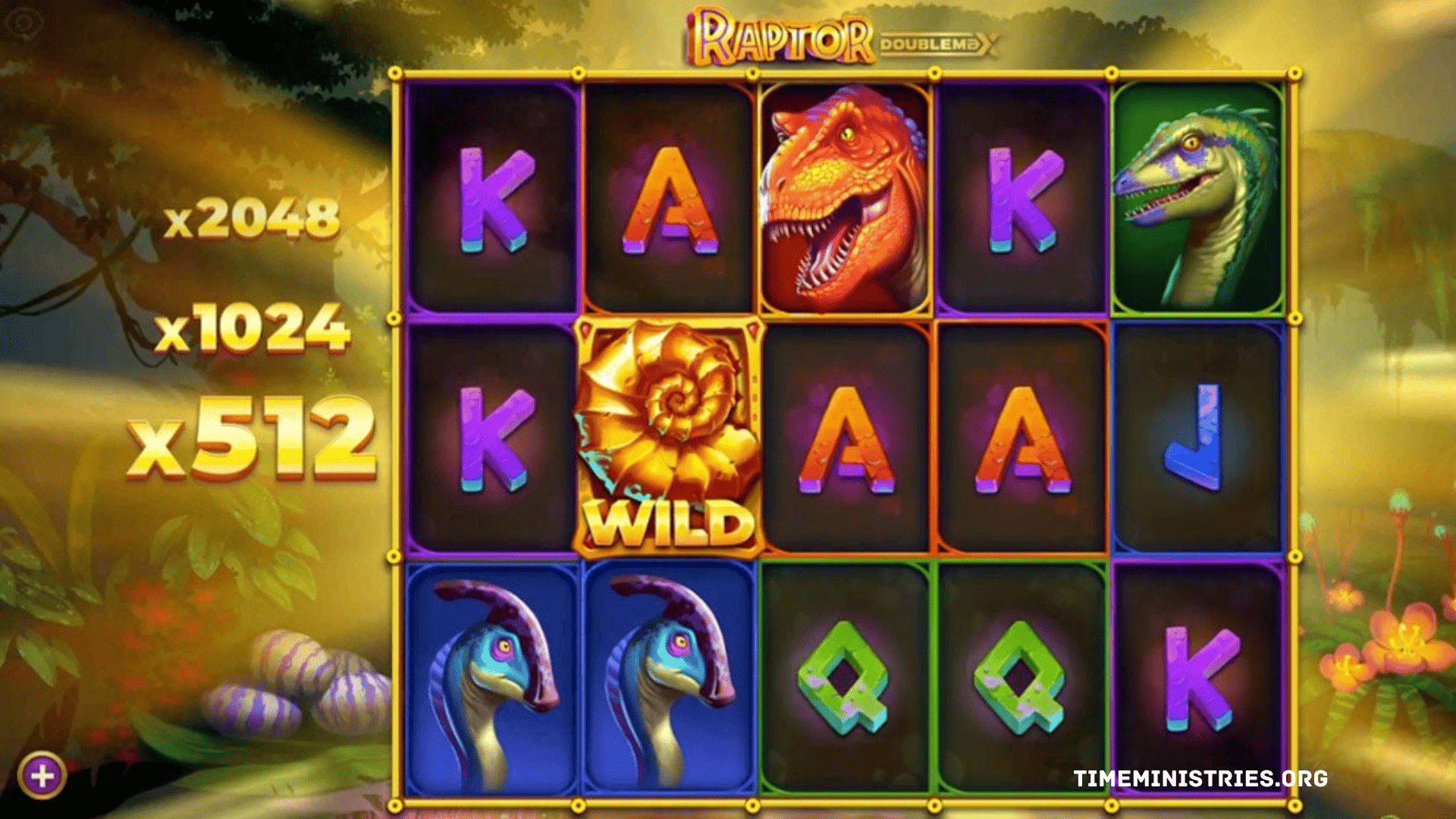Click the purple K symbol on the bottom-right reel

(1194, 675)
